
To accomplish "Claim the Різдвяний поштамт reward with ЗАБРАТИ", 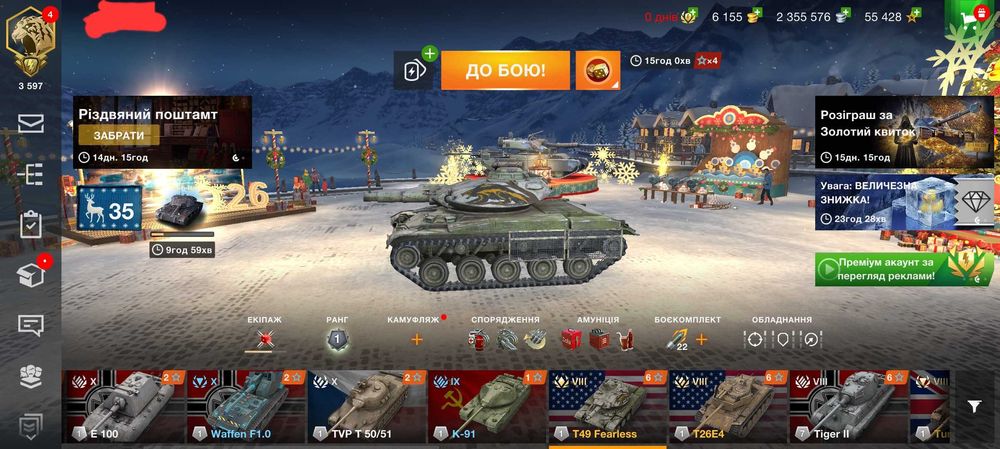I will coord(119,135).
